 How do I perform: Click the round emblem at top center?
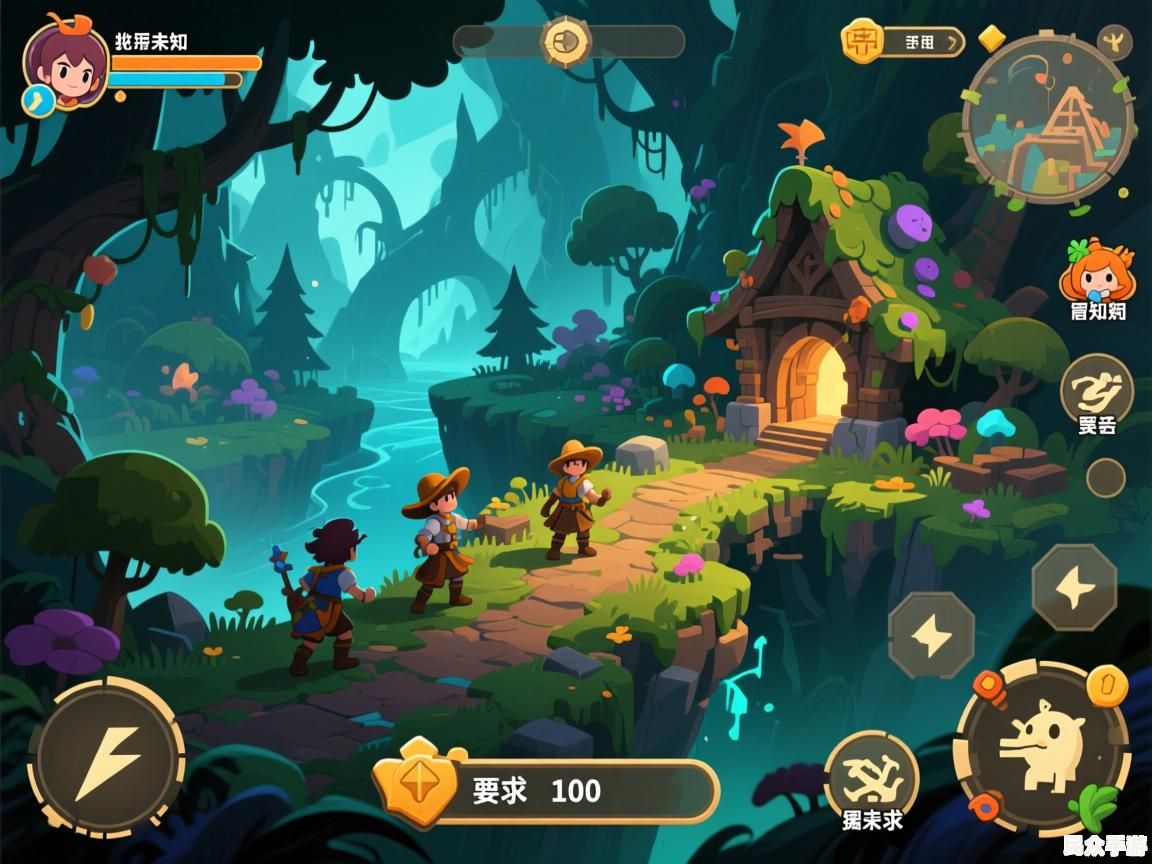point(566,42)
